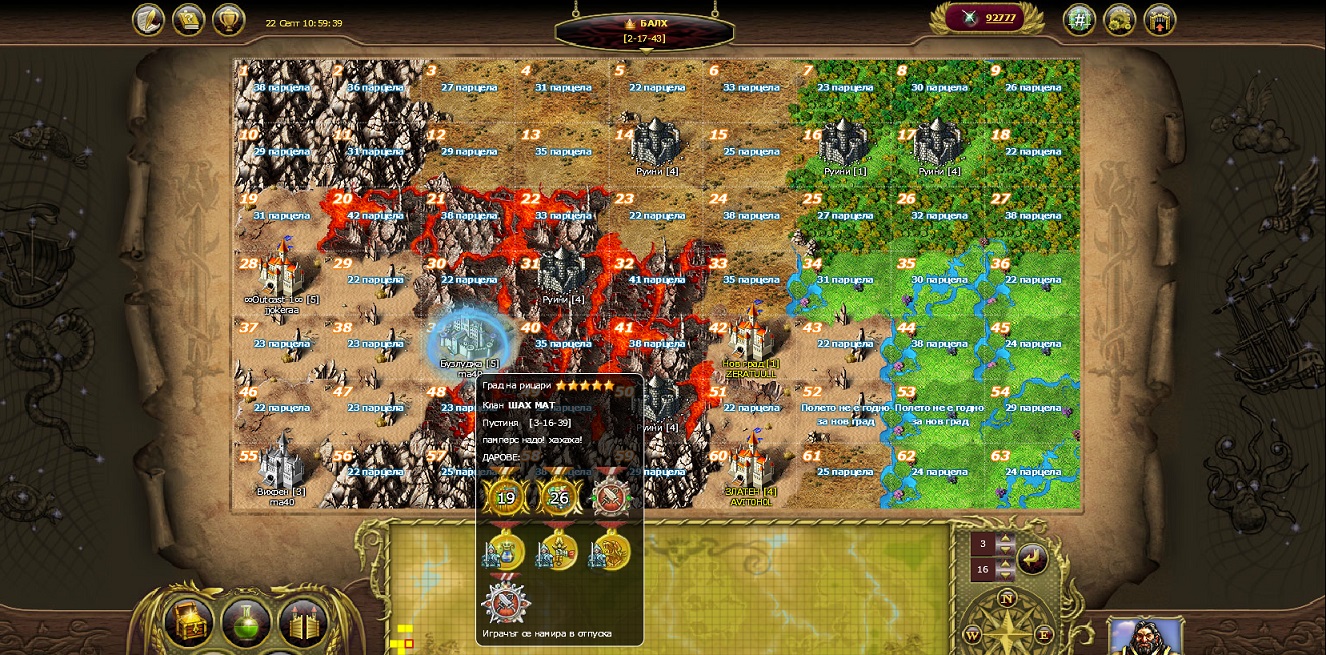Click the bearded hero portrait
1326x655 pixels.
coord(1145,636)
